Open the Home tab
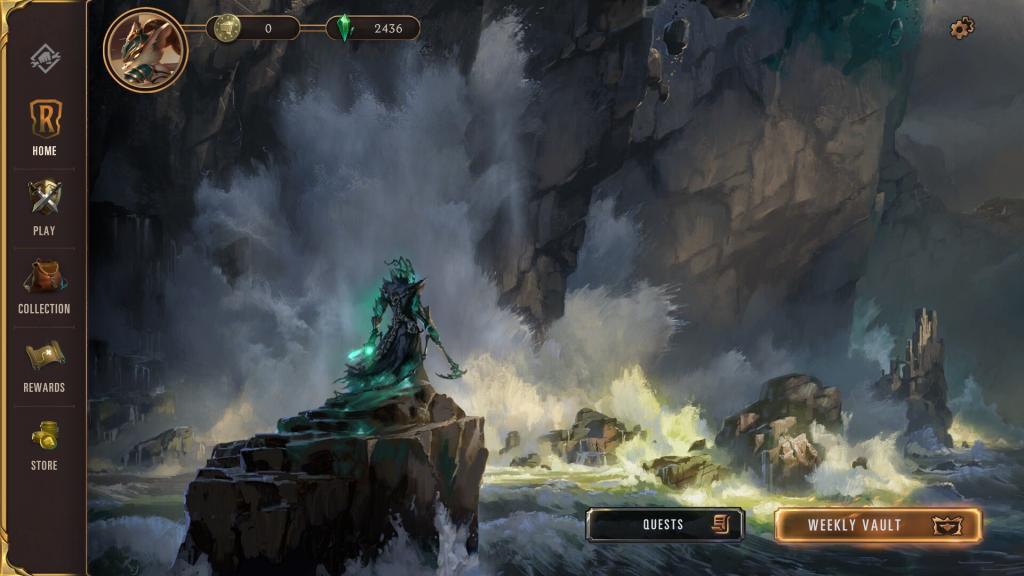This screenshot has height=576, width=1024. click(44, 128)
